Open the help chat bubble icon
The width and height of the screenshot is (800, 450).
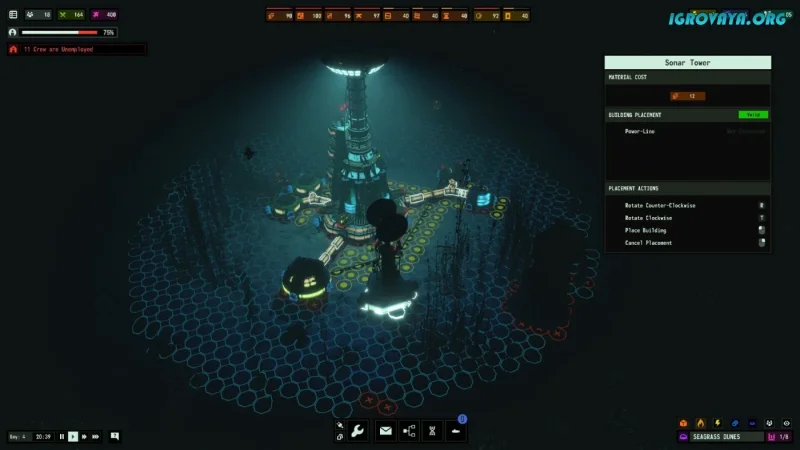(x=115, y=436)
